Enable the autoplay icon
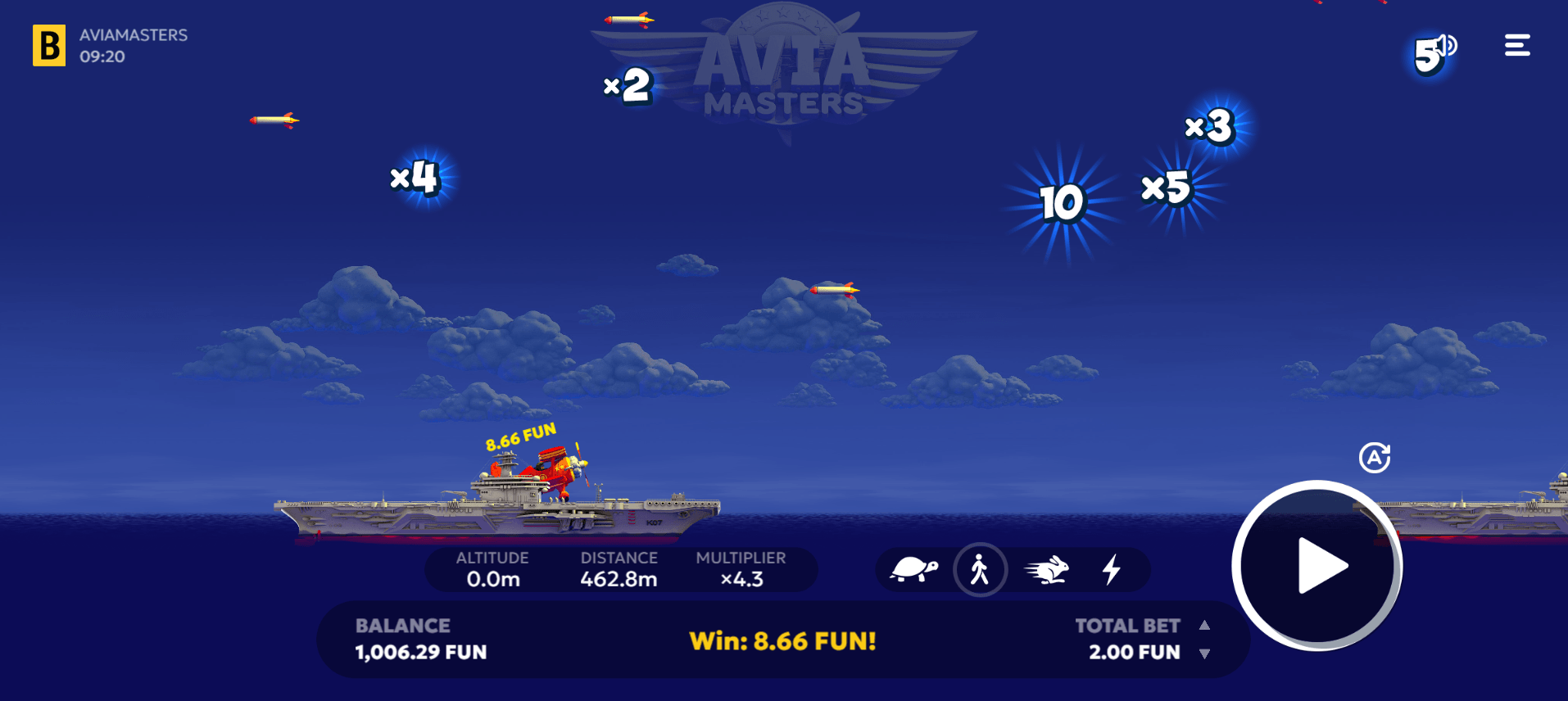Image resolution: width=1568 pixels, height=701 pixels. (1375, 458)
